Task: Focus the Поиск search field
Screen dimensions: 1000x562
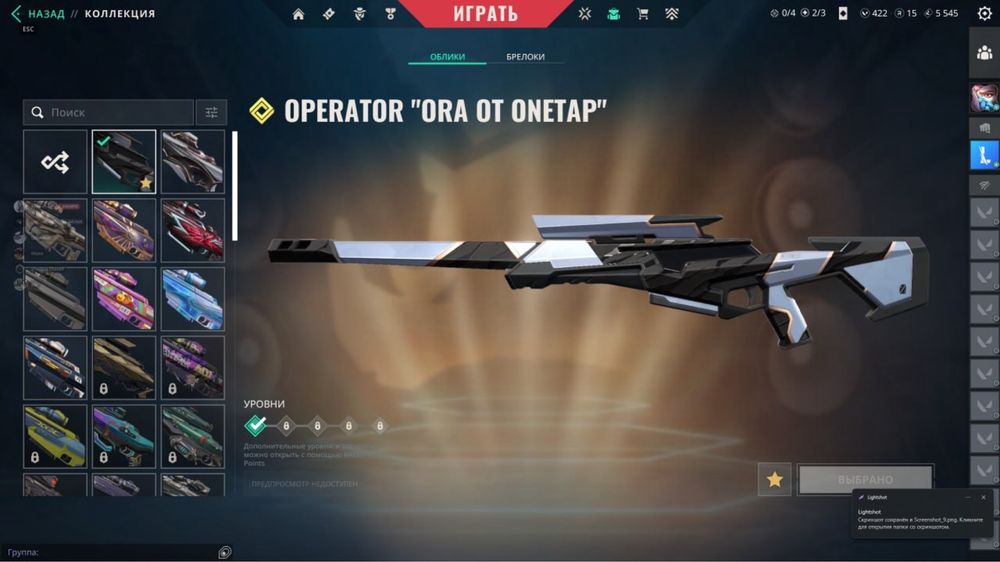Action: 110,113
